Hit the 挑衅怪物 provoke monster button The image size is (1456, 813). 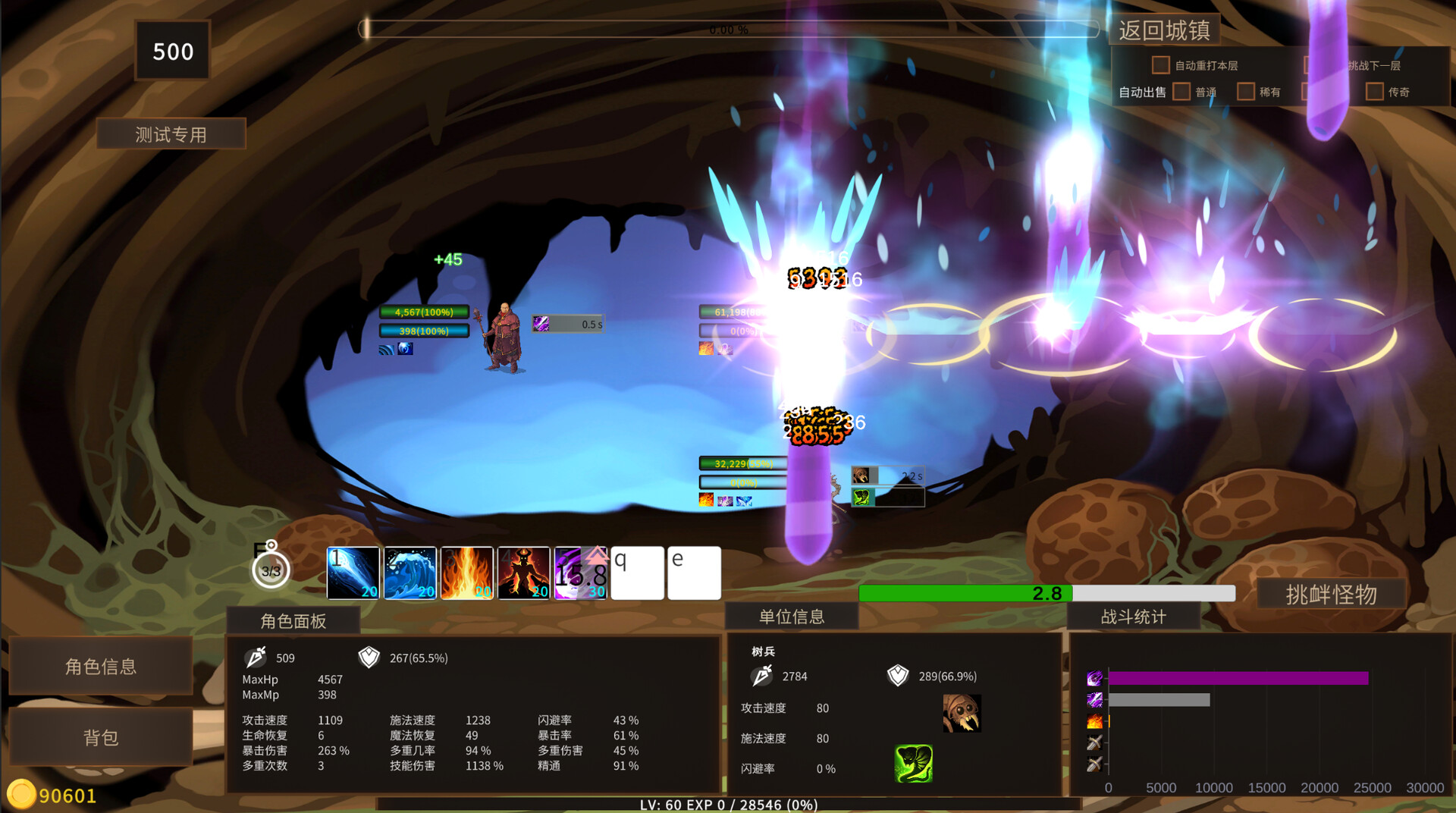1331,595
